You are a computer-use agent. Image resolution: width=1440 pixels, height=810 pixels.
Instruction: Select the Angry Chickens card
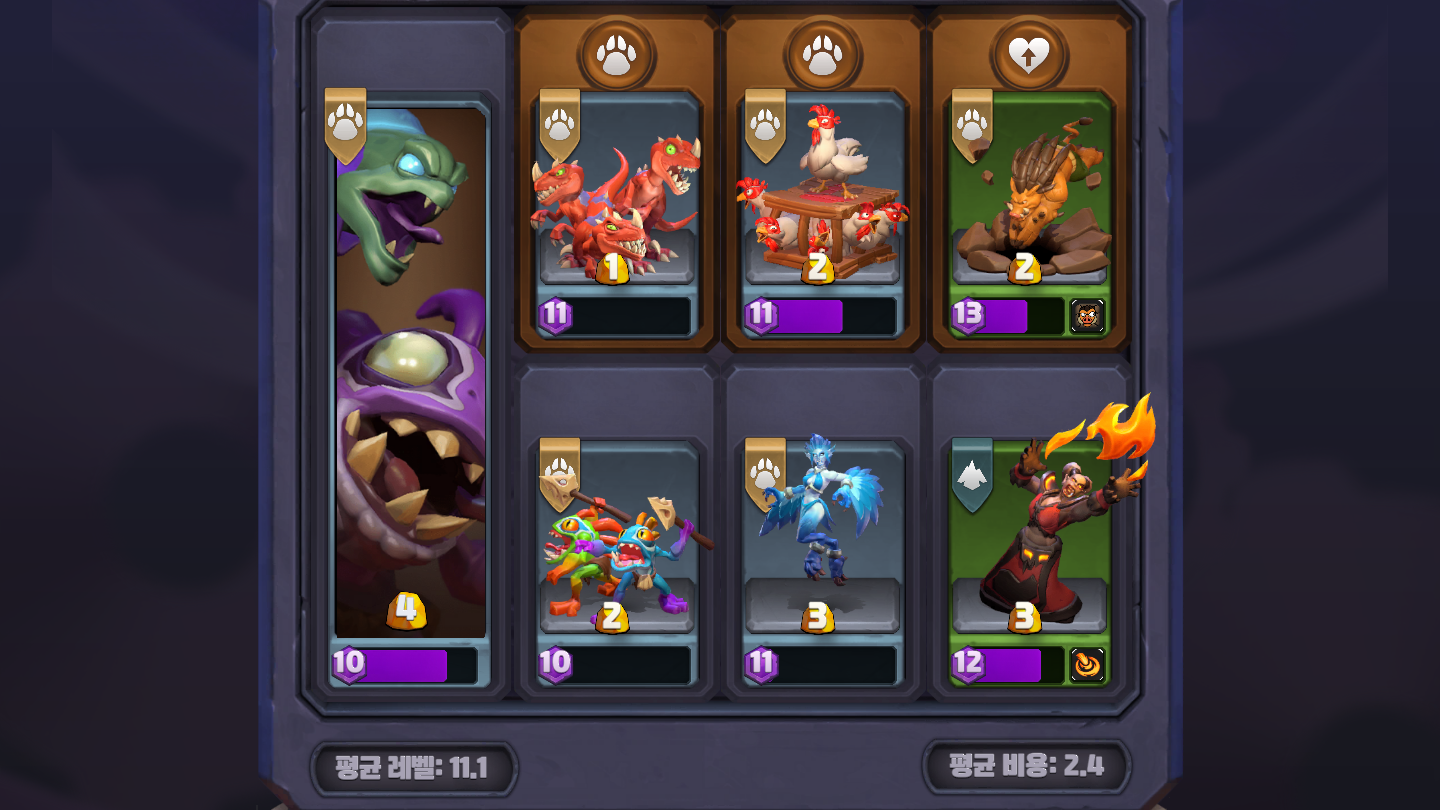[x=822, y=200]
